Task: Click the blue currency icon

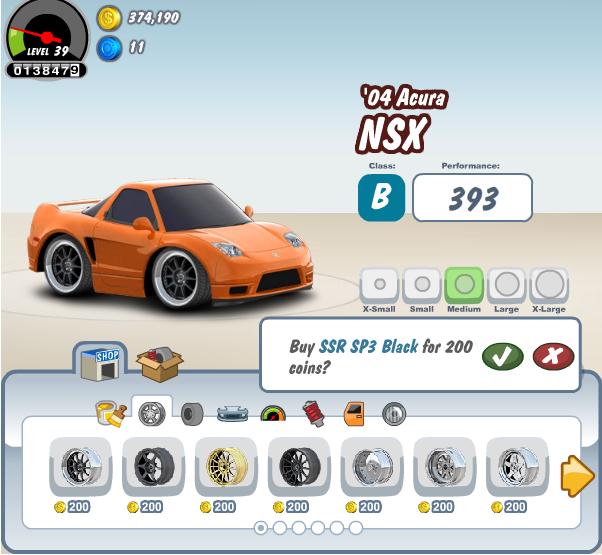Action: (x=109, y=47)
